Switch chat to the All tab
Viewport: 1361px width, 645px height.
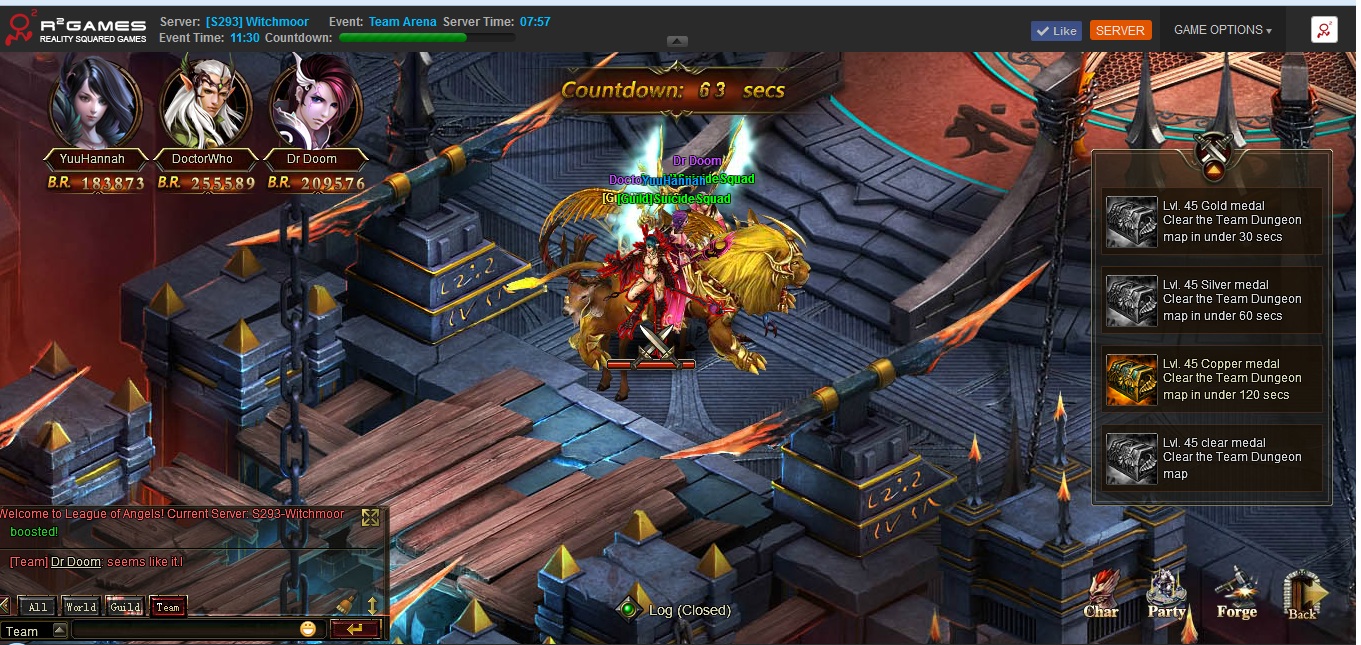[x=37, y=606]
